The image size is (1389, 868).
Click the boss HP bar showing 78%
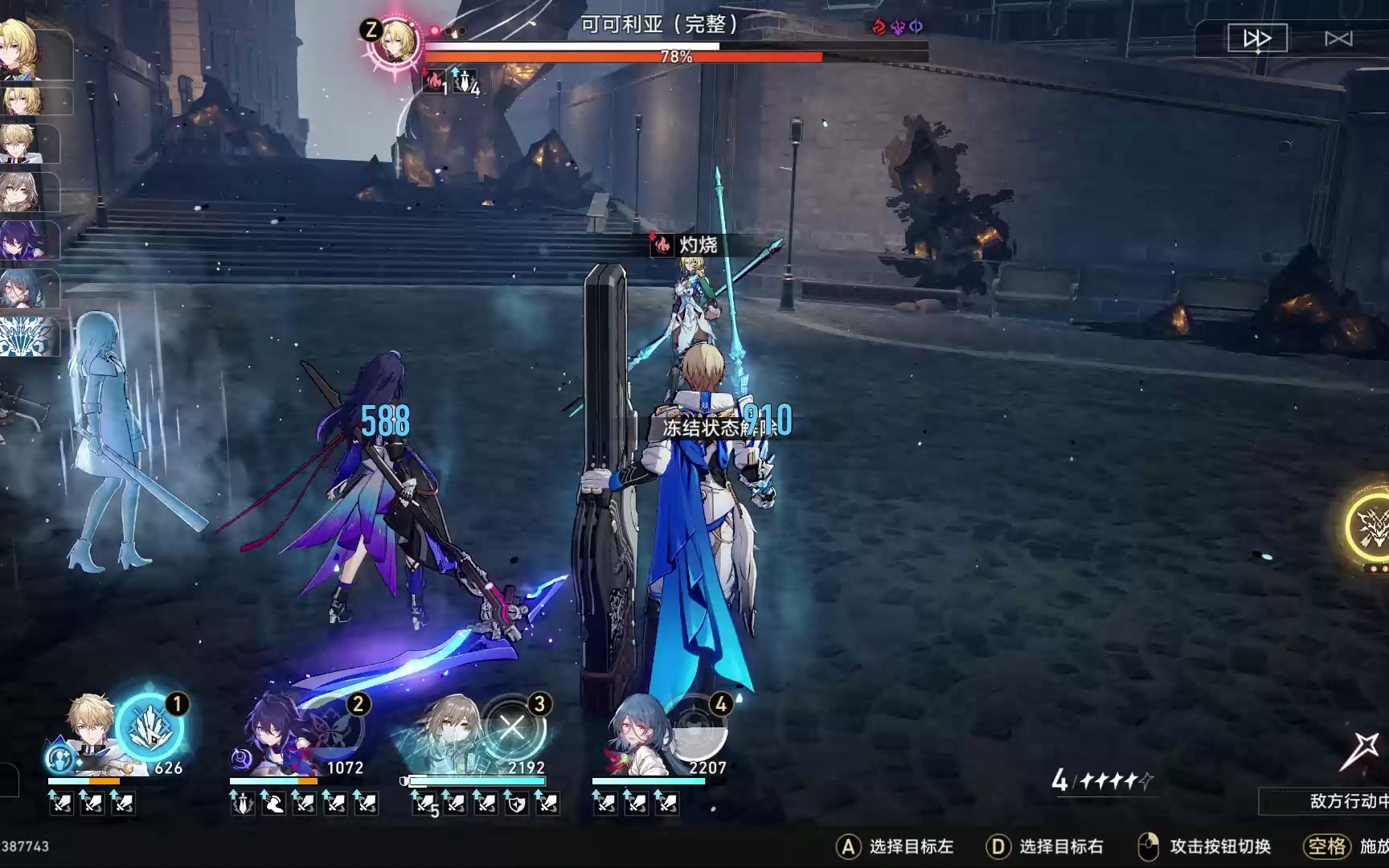tap(675, 58)
